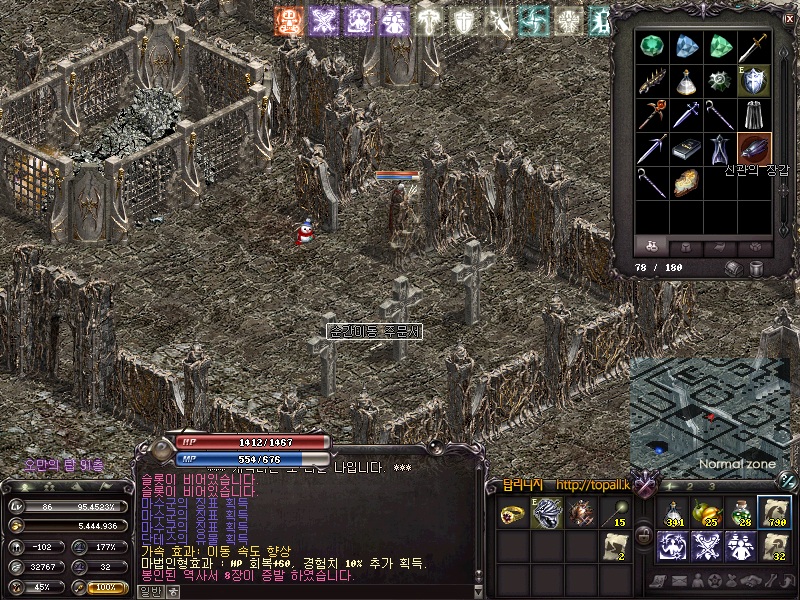Screen dimensions: 800x600
Task: Select the gold ring in the quick slots
Action: click(514, 514)
